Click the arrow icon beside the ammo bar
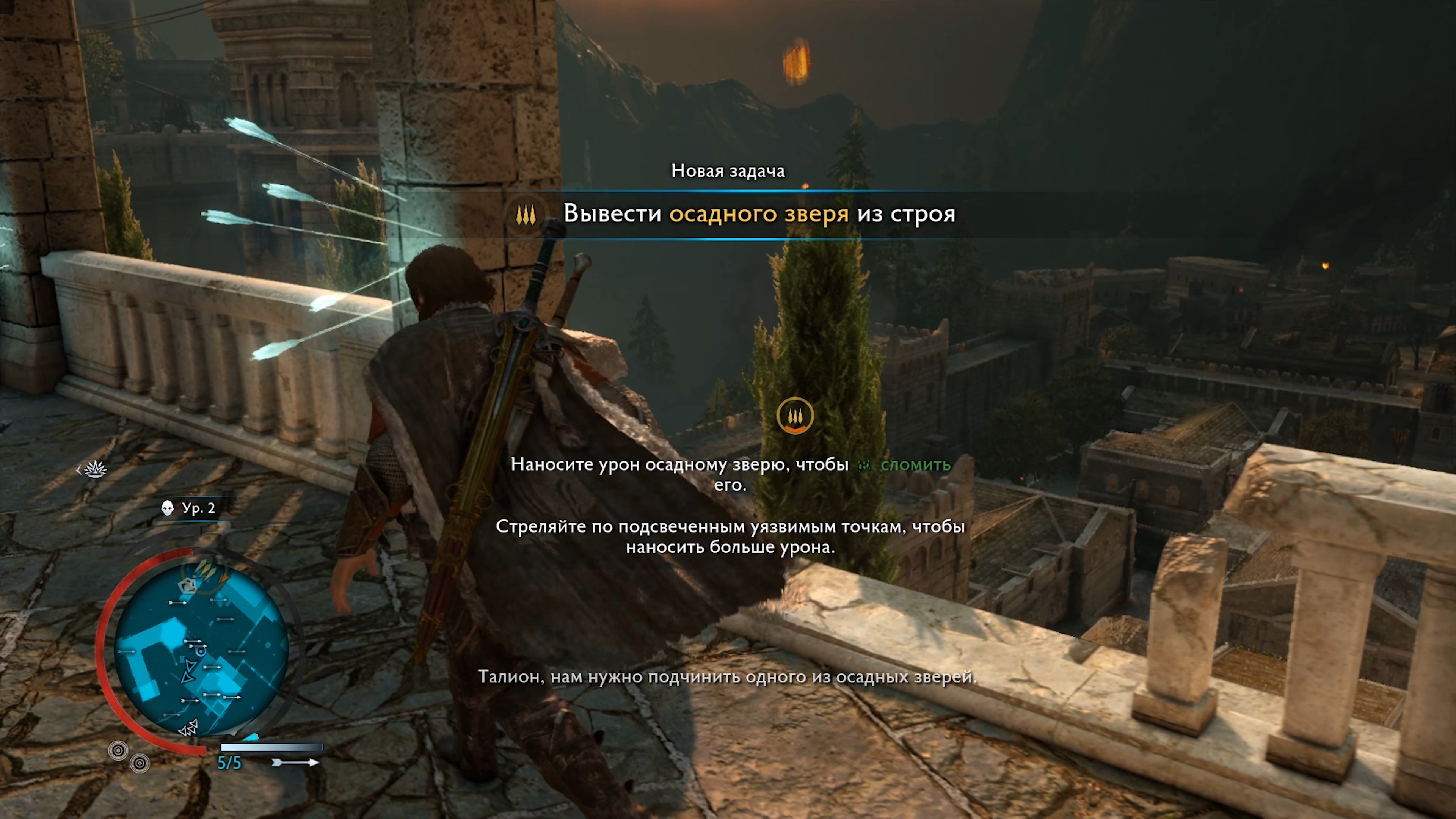 (296, 763)
